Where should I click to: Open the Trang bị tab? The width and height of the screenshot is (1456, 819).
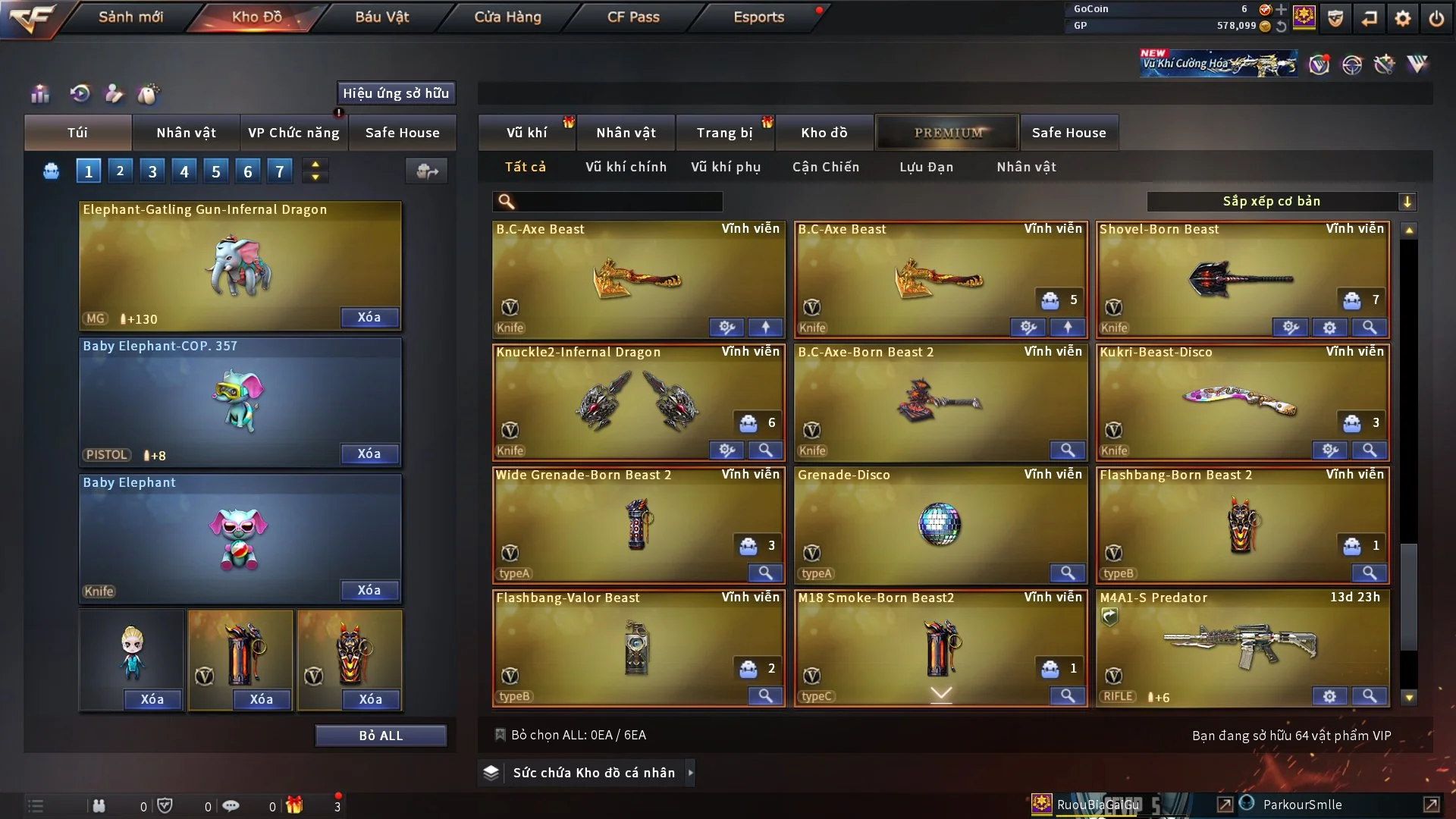click(724, 133)
